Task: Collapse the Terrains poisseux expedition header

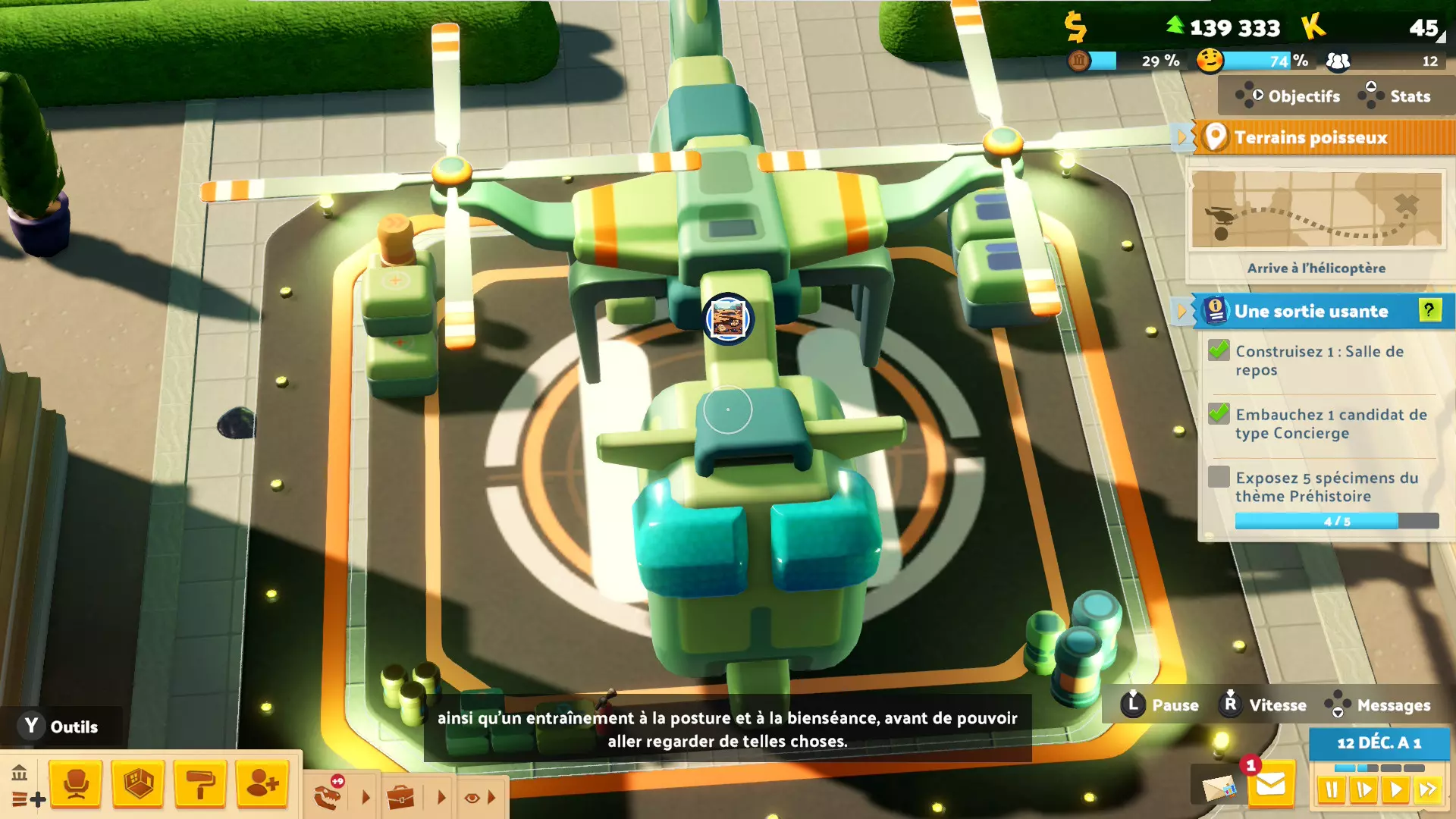Action: [x=1181, y=137]
